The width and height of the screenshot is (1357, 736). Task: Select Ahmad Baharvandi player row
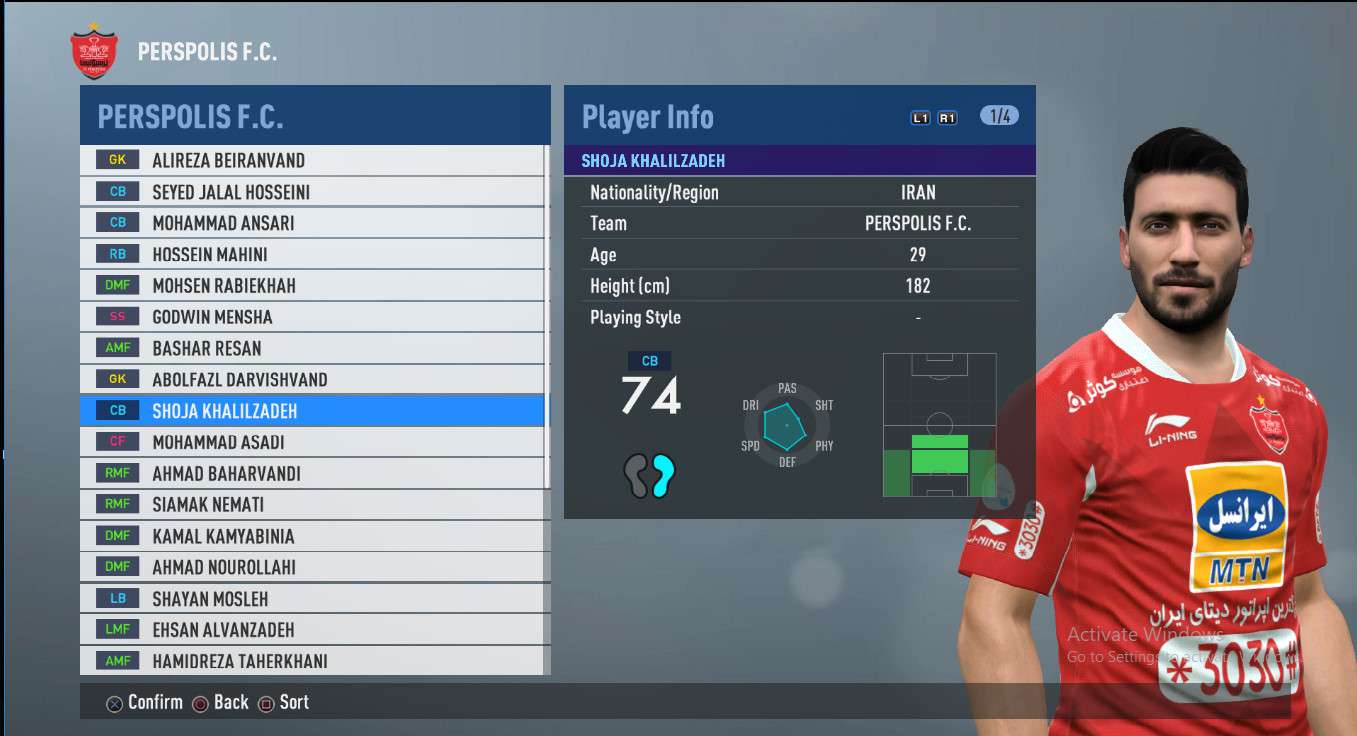pos(313,474)
